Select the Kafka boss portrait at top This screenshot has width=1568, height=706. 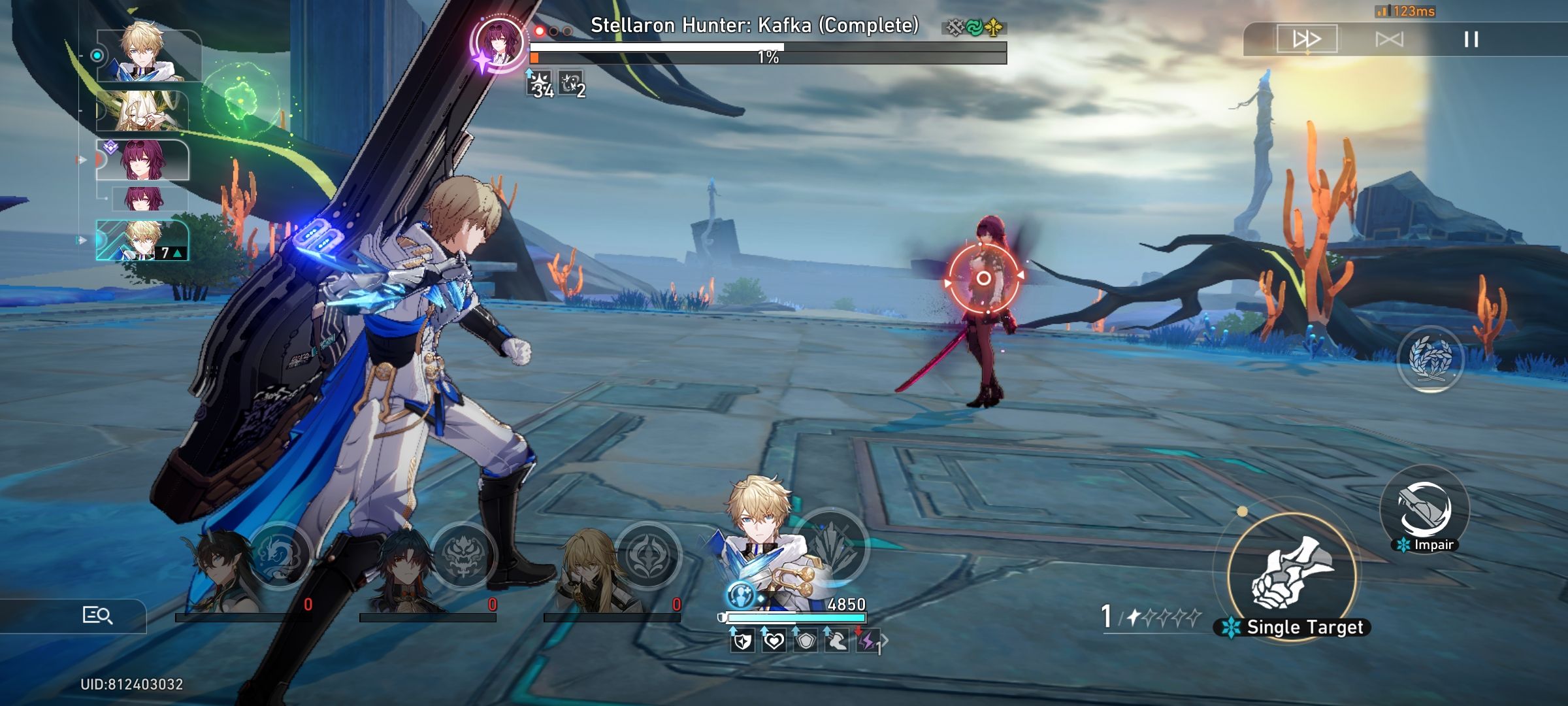(x=499, y=41)
